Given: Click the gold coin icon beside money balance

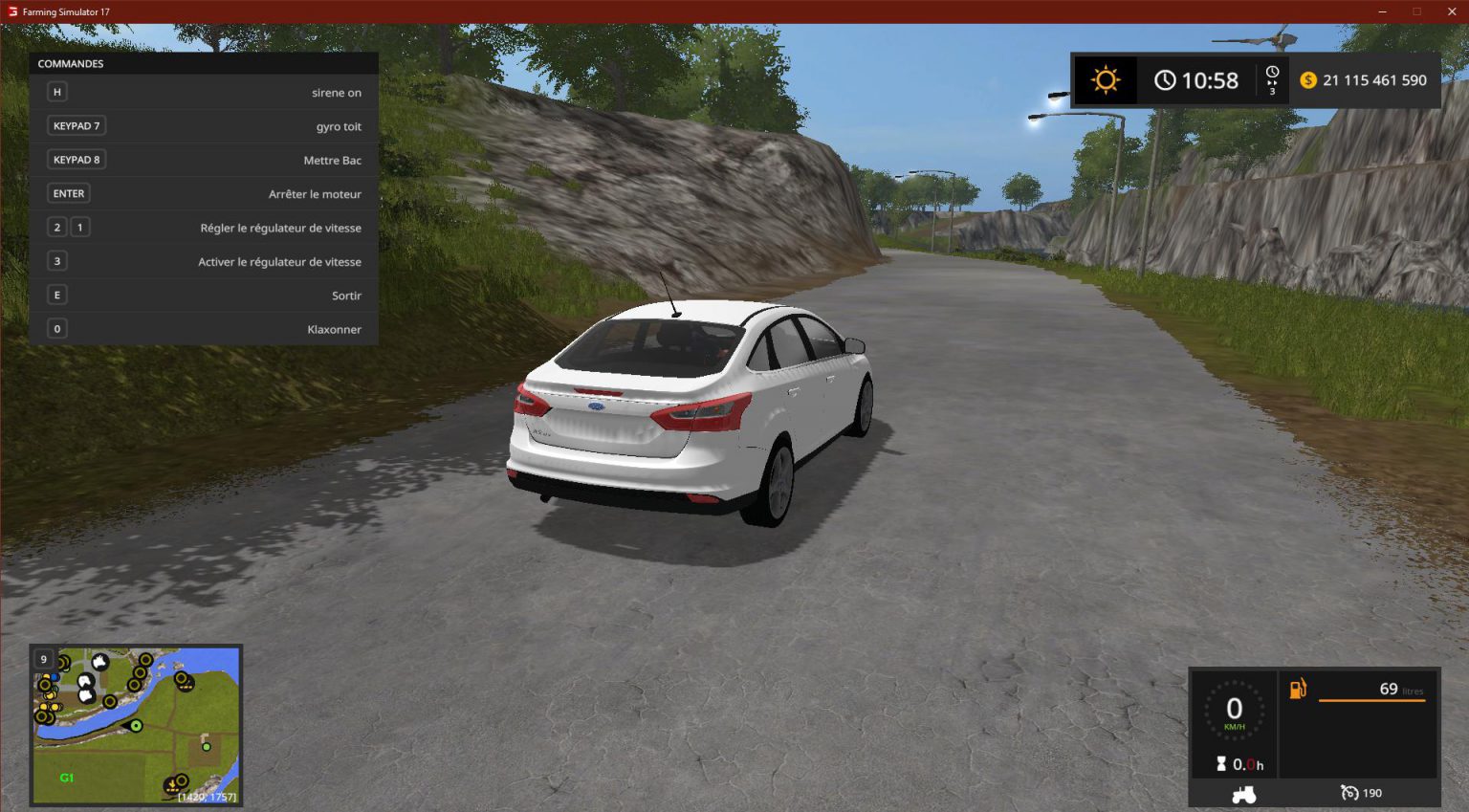Looking at the screenshot, I should coord(1309,80).
